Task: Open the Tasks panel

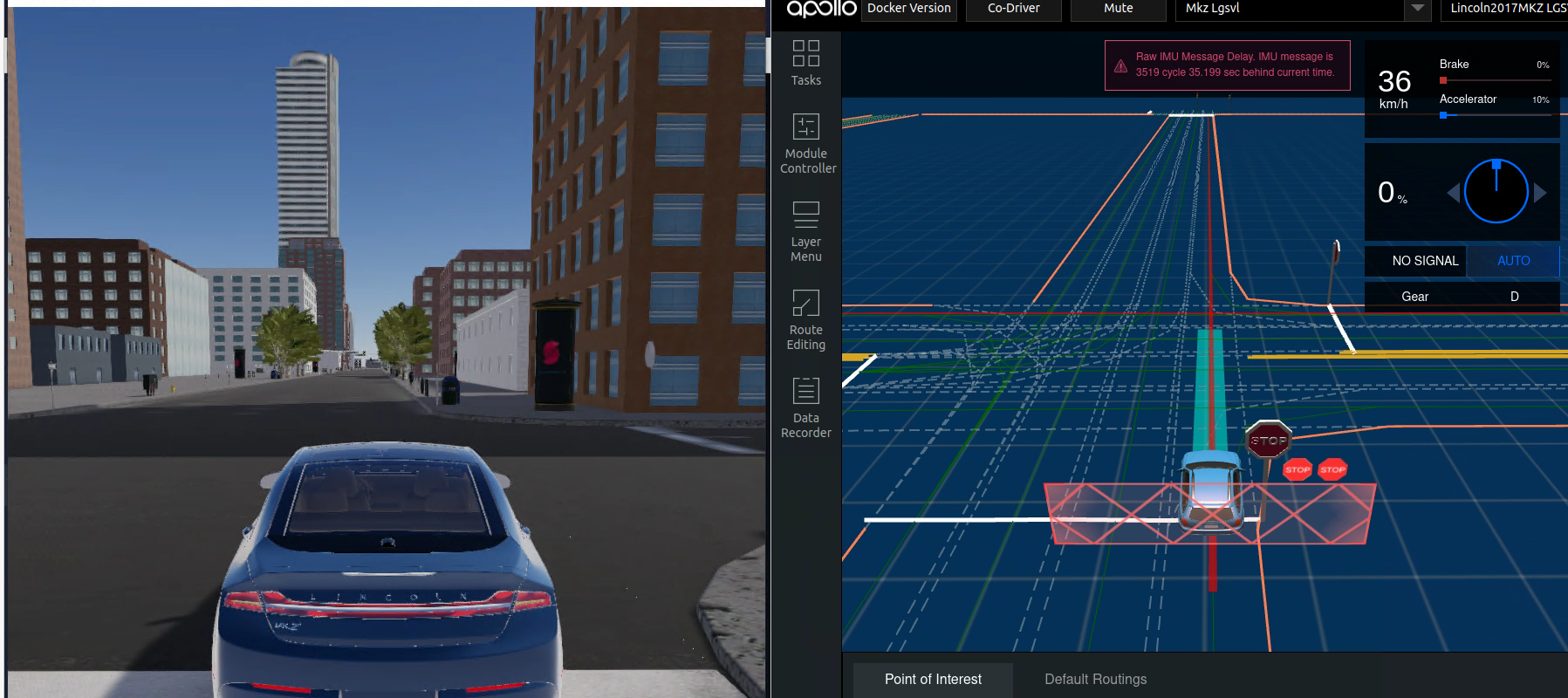Action: click(805, 65)
